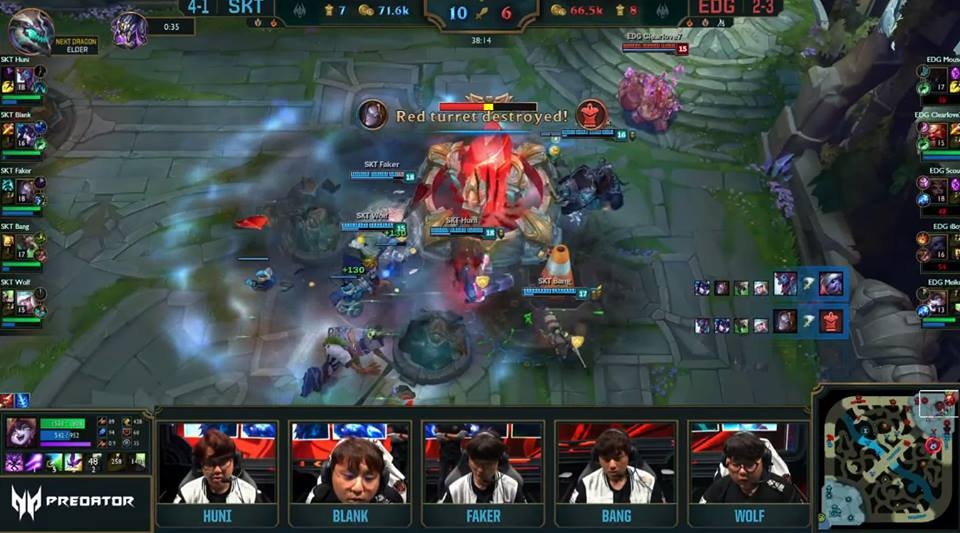
Task: Open the Huni player camera
Action: tap(216, 464)
